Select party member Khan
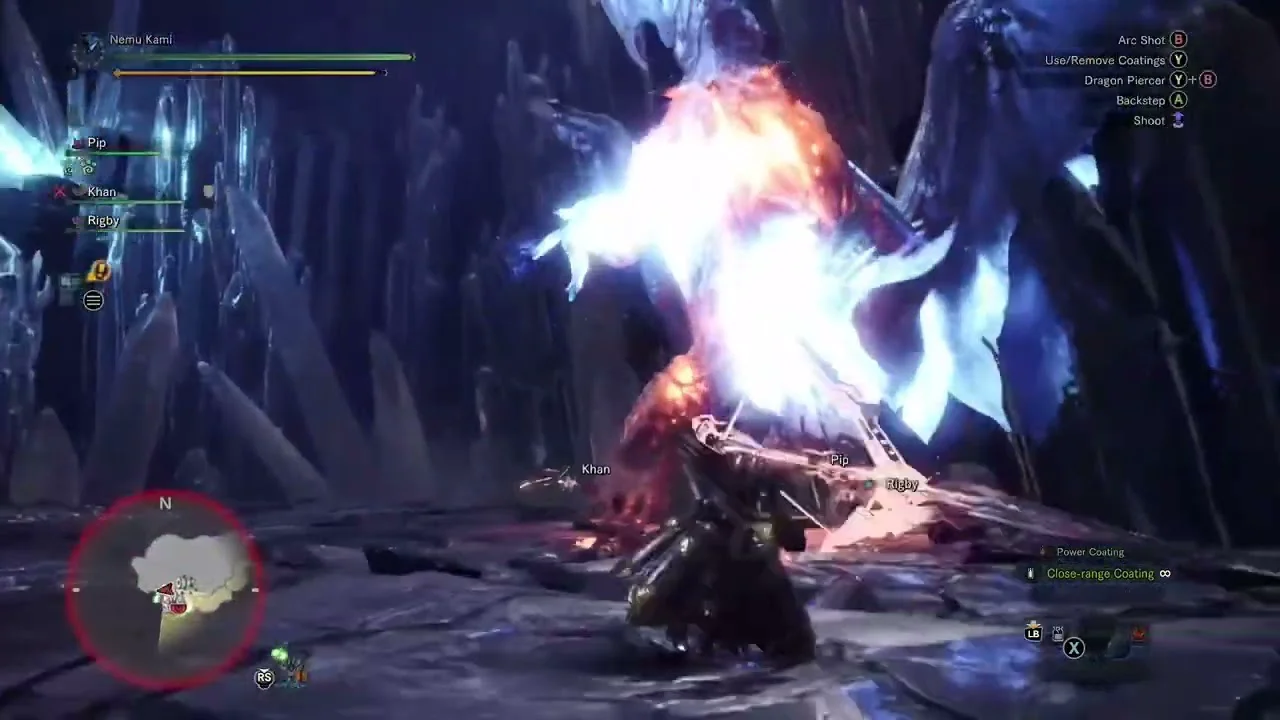The height and width of the screenshot is (720, 1280). (x=102, y=192)
